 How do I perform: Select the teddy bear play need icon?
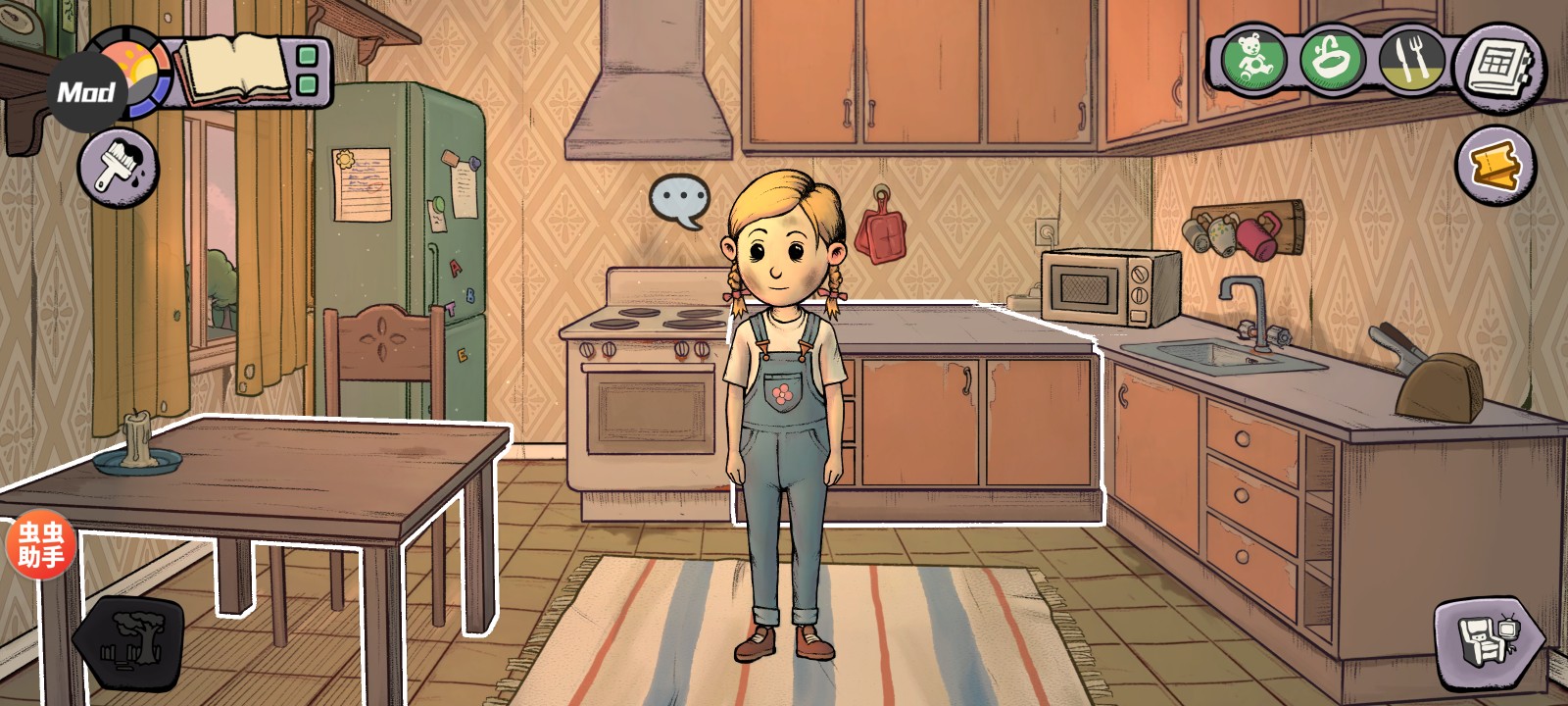click(x=1253, y=59)
